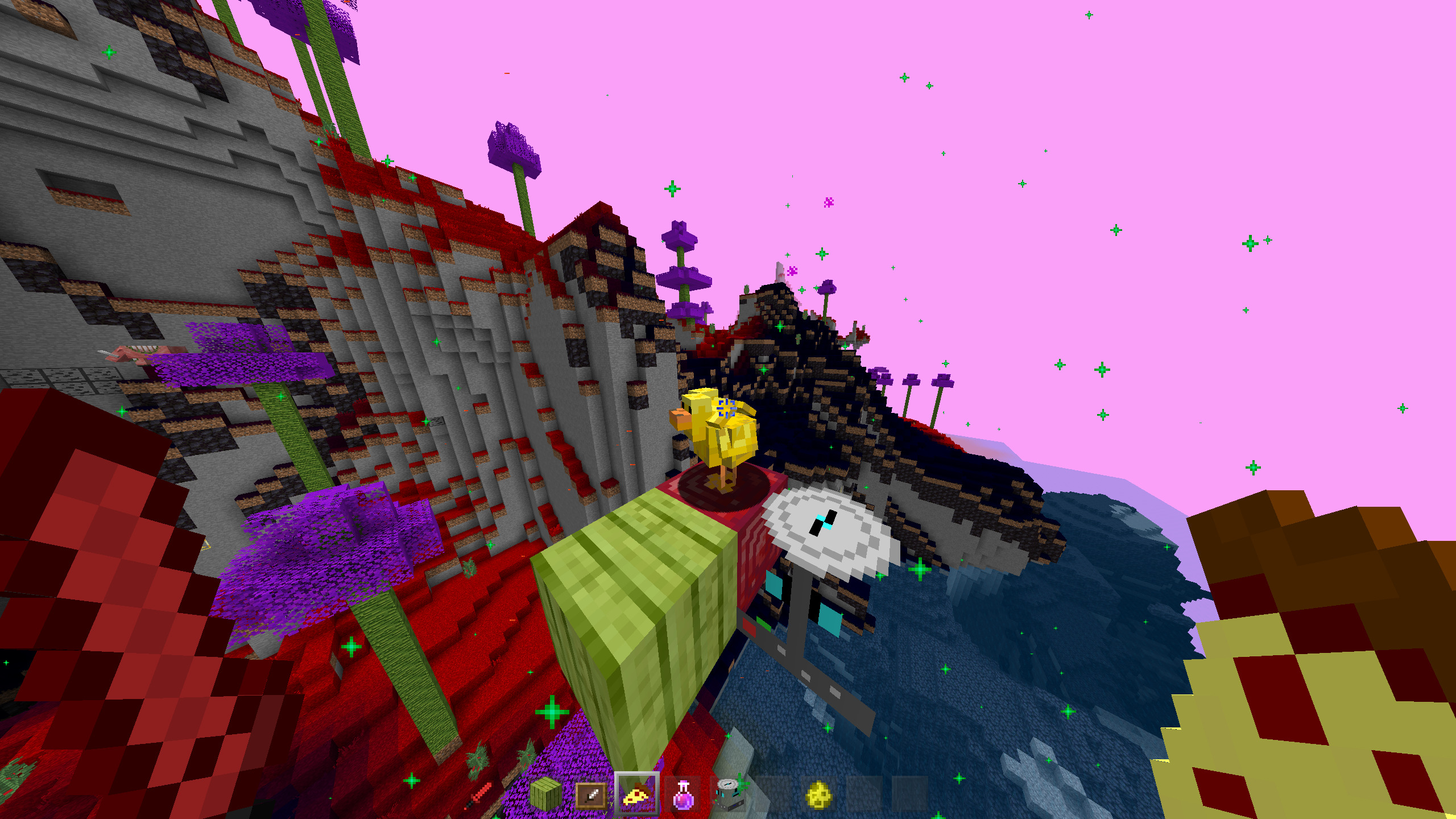Select the music player gadget hotbar item
This screenshot has width=1456, height=819.
728,794
